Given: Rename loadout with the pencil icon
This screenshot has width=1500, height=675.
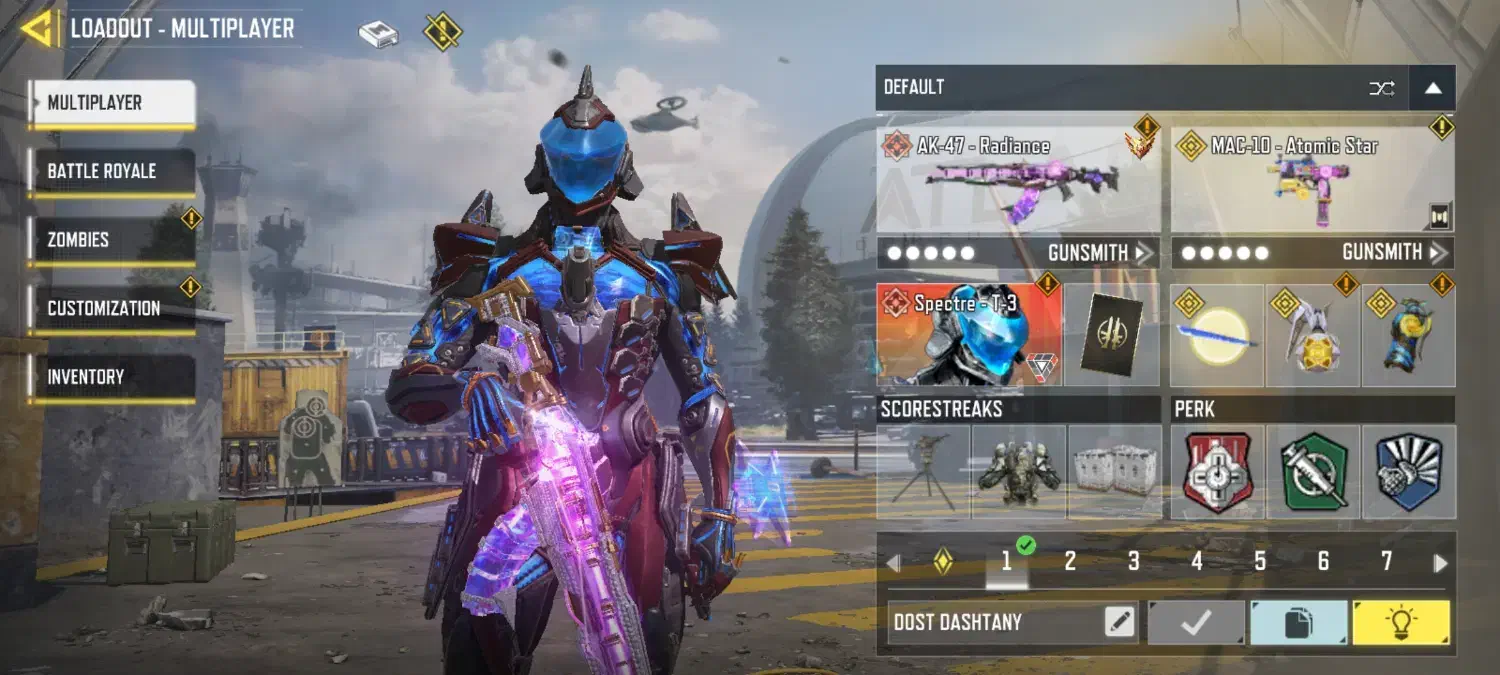Looking at the screenshot, I should (1120, 622).
